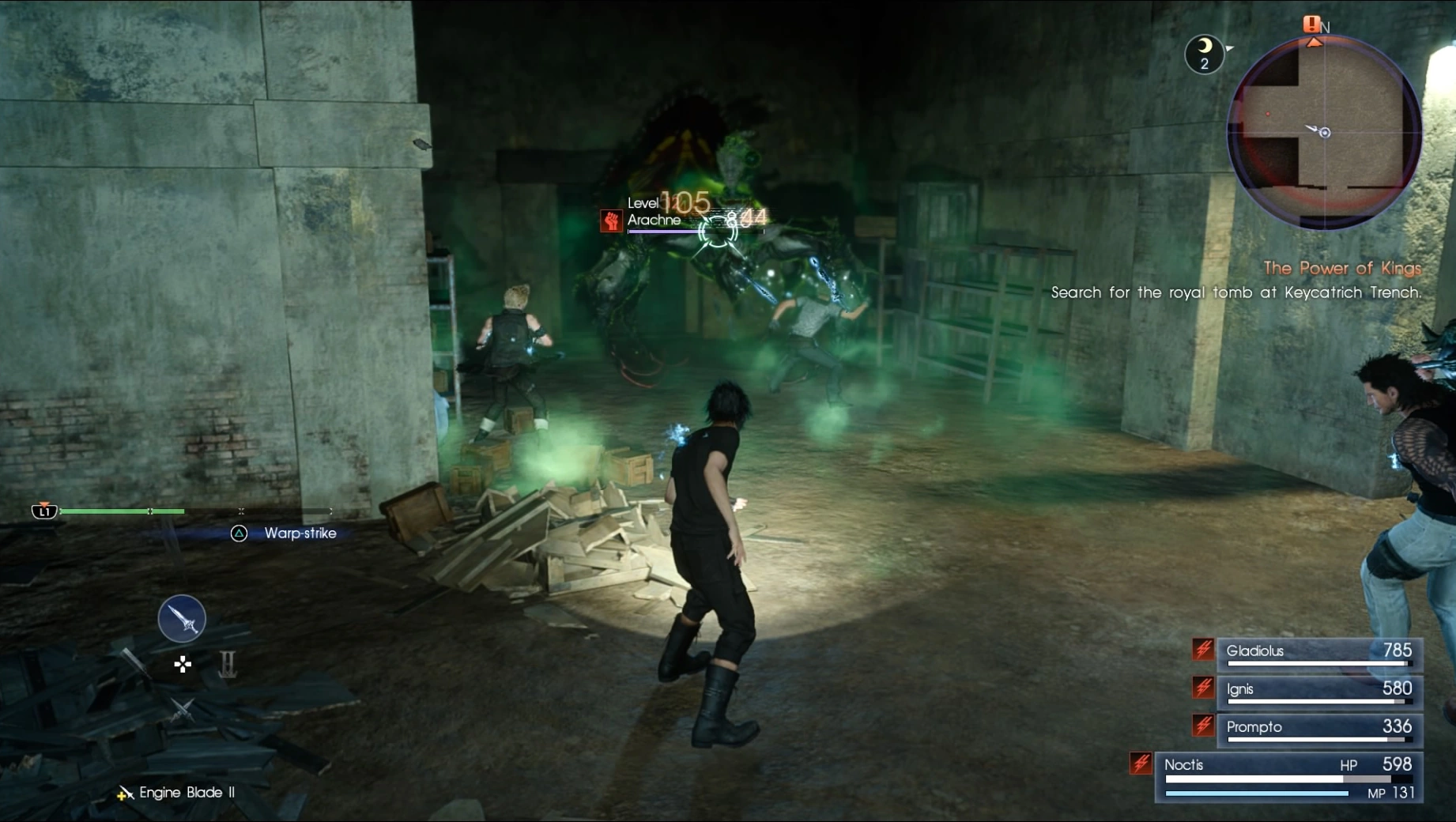Select the Engine Blade weapon icon
1456x822 pixels.
tap(182, 619)
